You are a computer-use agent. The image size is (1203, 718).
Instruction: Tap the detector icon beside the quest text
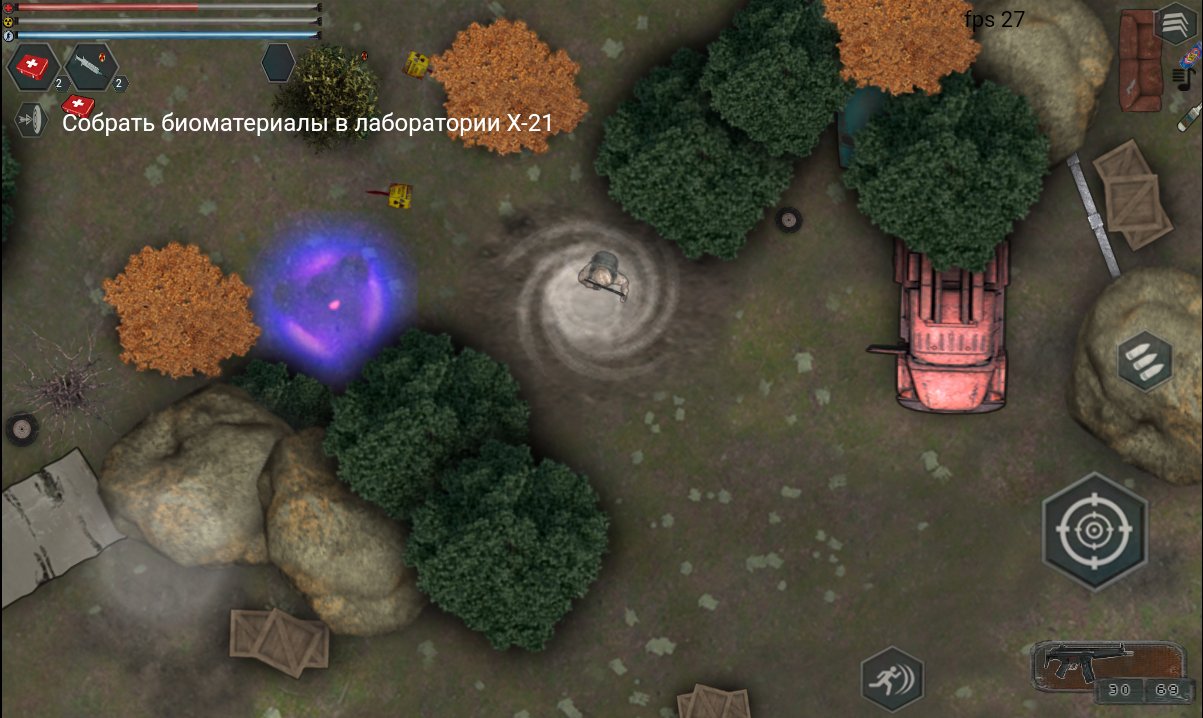(33, 121)
